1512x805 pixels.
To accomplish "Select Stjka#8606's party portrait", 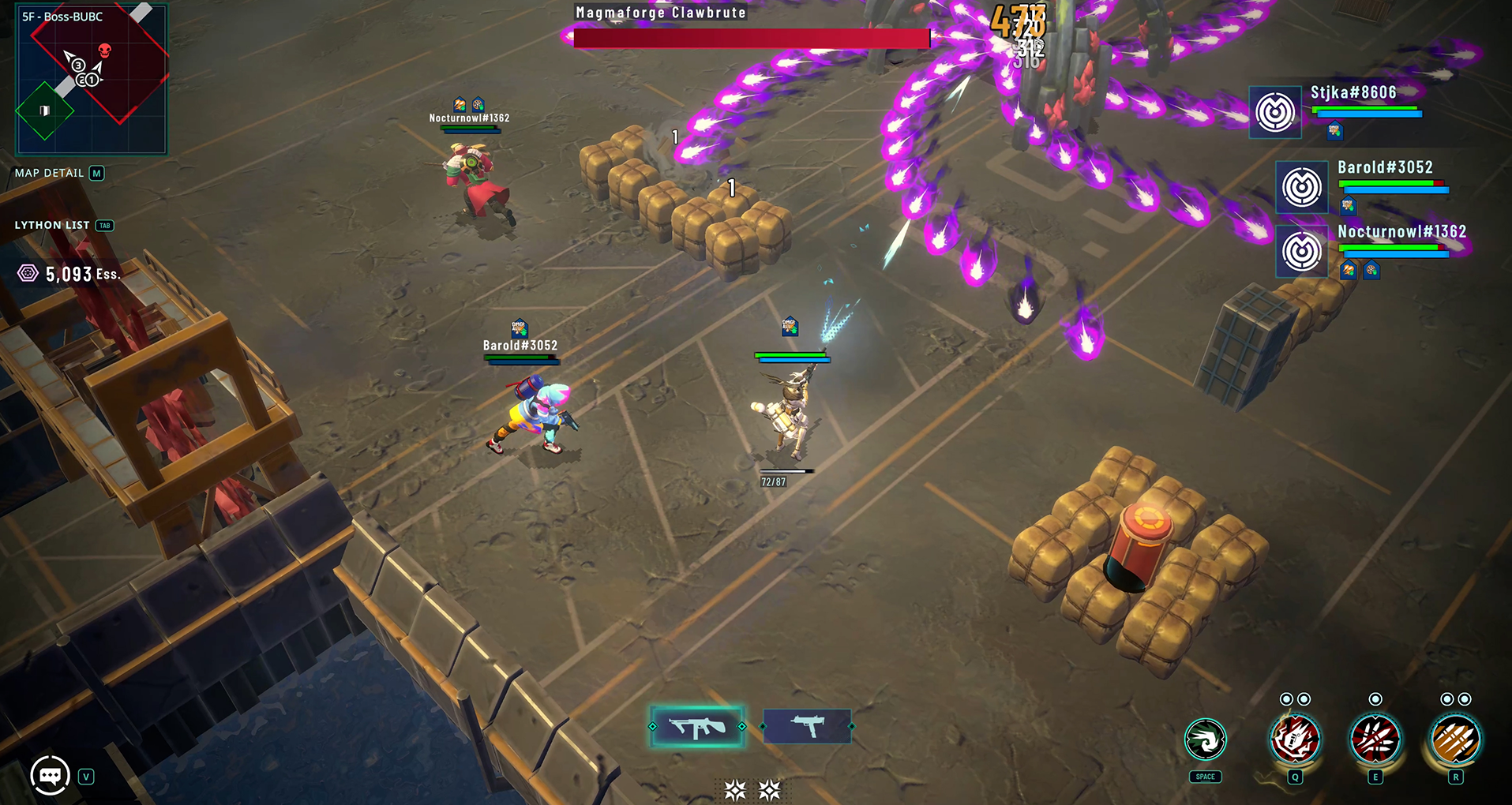I will pyautogui.click(x=1275, y=111).
